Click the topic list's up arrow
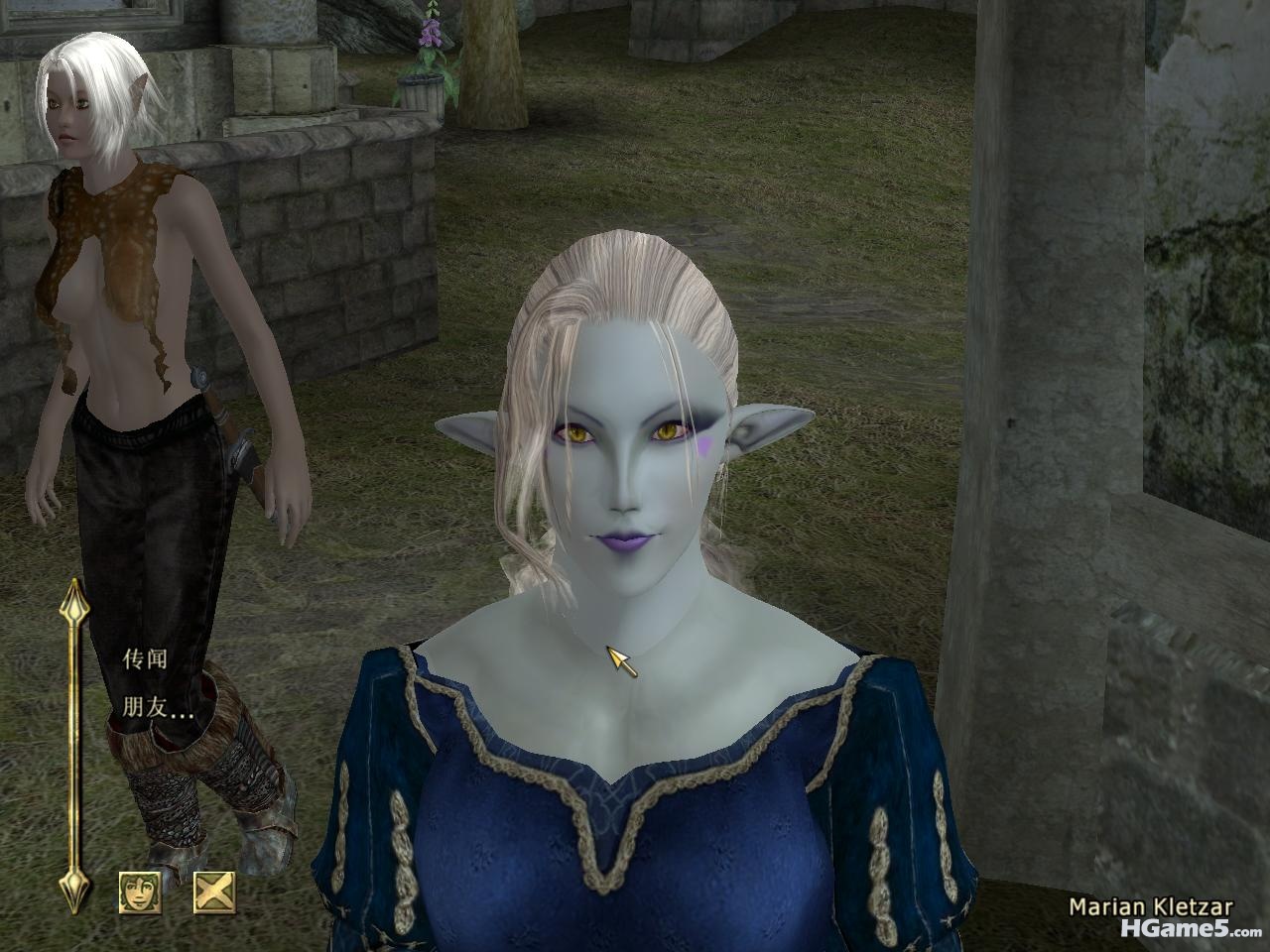The image size is (1270, 952). click(x=74, y=599)
